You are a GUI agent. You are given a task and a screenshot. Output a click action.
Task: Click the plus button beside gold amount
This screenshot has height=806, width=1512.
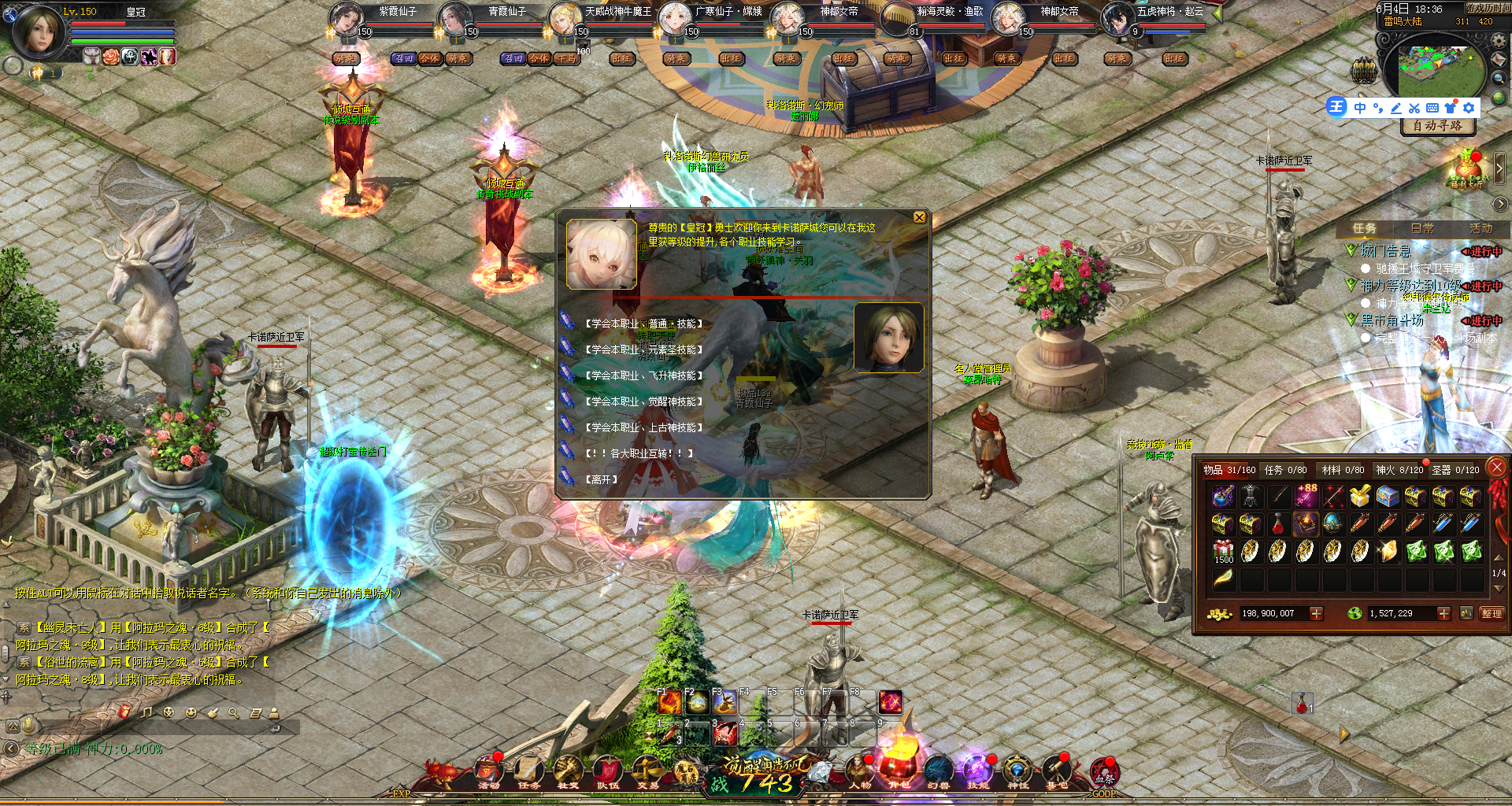click(x=1316, y=613)
